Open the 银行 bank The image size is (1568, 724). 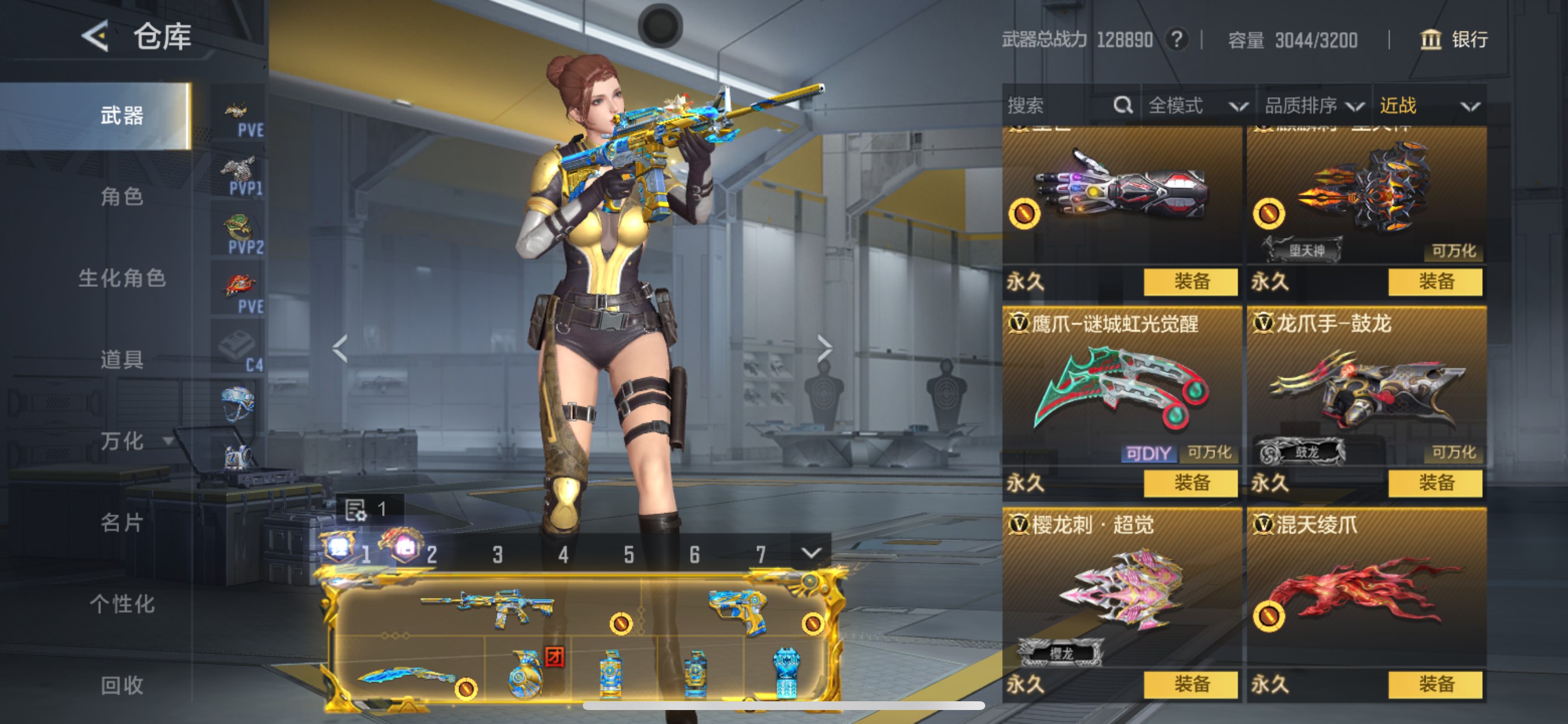[1455, 40]
